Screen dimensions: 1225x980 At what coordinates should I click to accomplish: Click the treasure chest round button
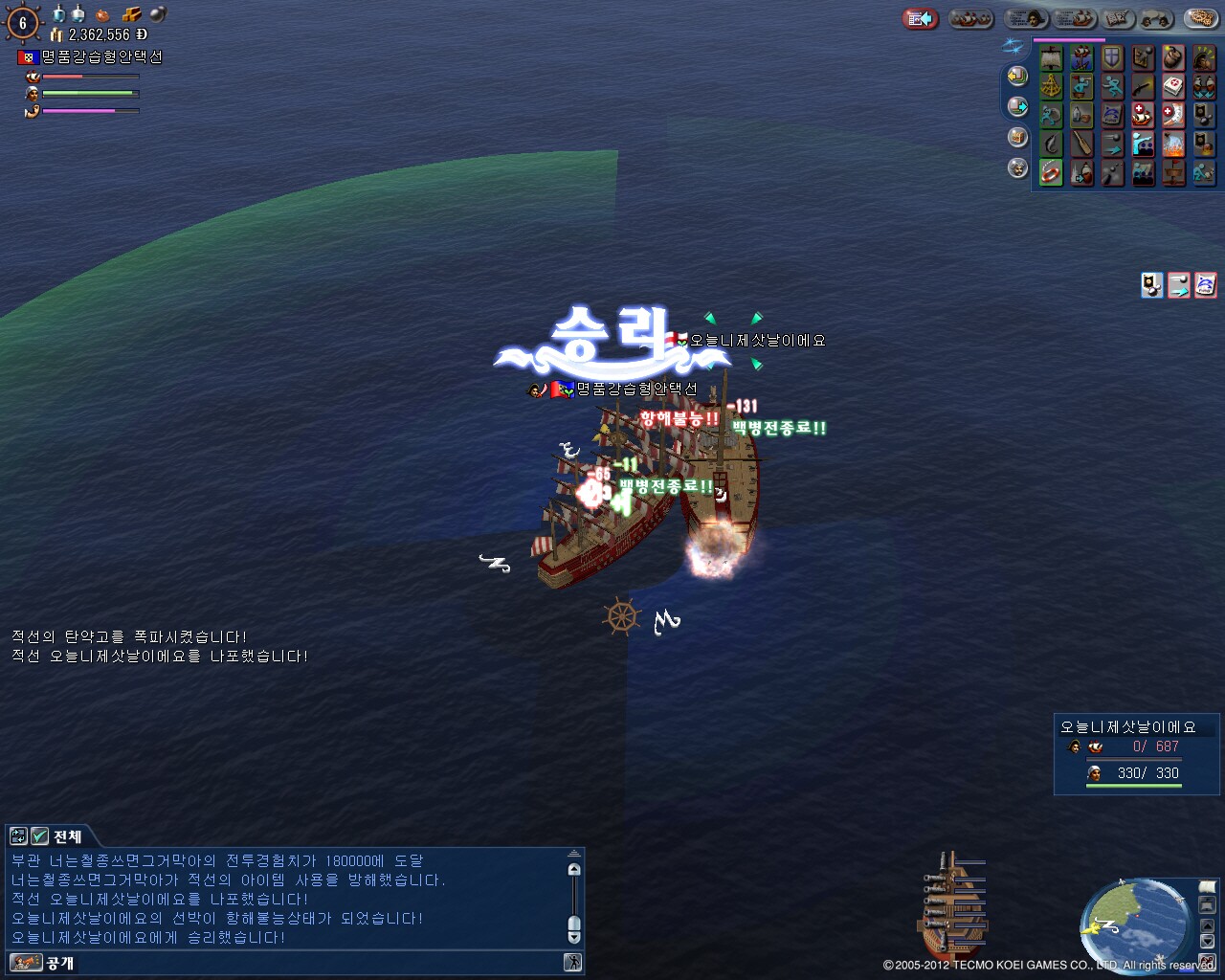(x=1017, y=138)
